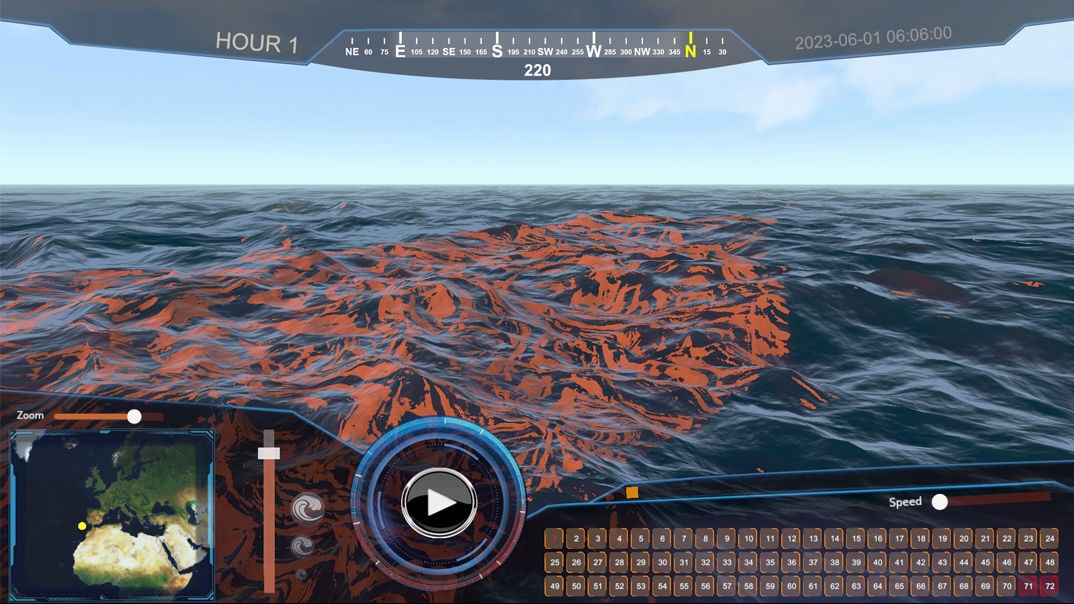Choose the medium wave icon
The width and height of the screenshot is (1074, 604).
click(302, 545)
